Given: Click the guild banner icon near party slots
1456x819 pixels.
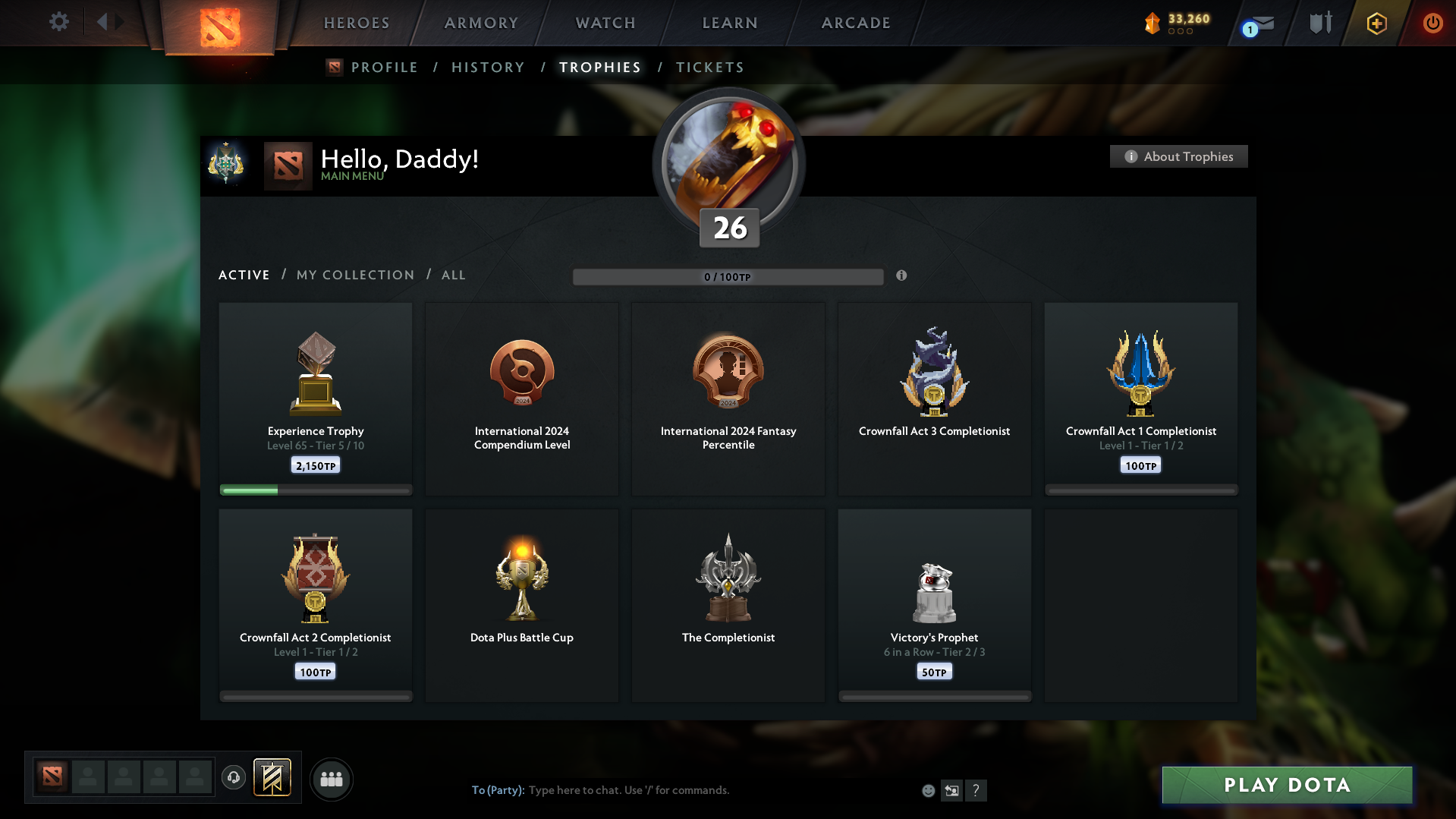Looking at the screenshot, I should 273,778.
